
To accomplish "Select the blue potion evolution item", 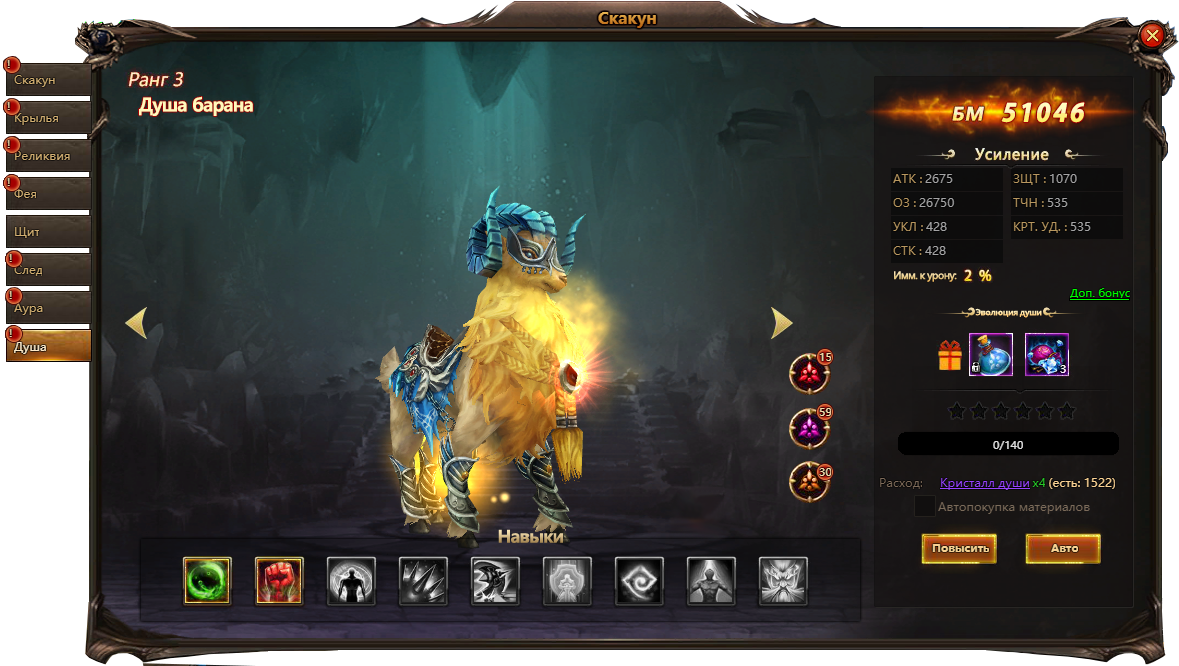I will pos(991,355).
